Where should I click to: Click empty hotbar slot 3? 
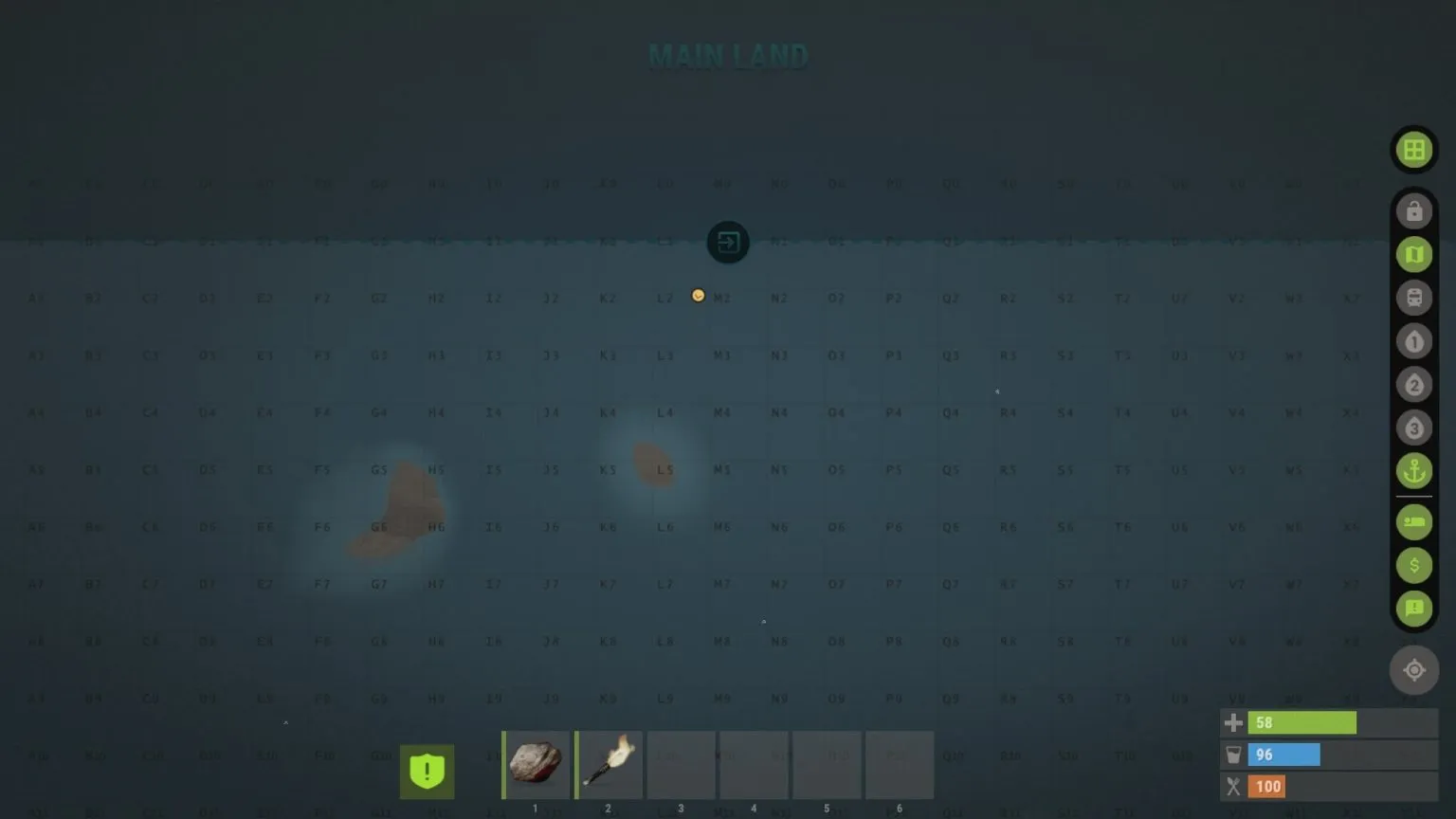(x=681, y=764)
